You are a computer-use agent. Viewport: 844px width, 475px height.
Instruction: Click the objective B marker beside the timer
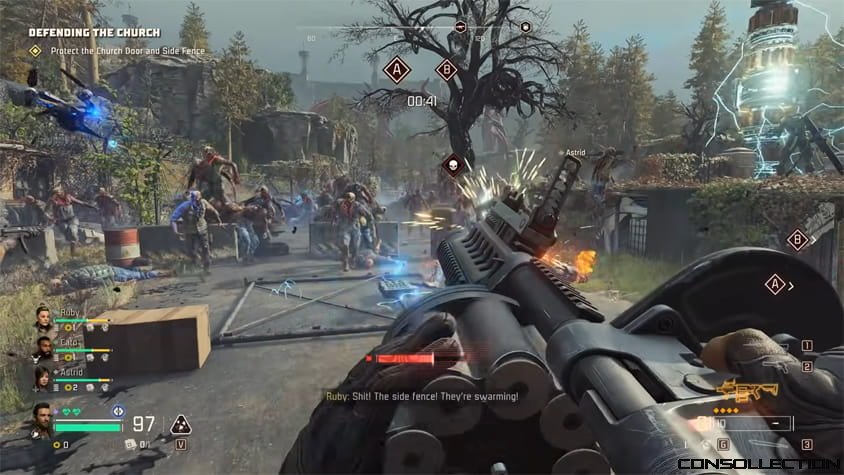click(x=447, y=70)
